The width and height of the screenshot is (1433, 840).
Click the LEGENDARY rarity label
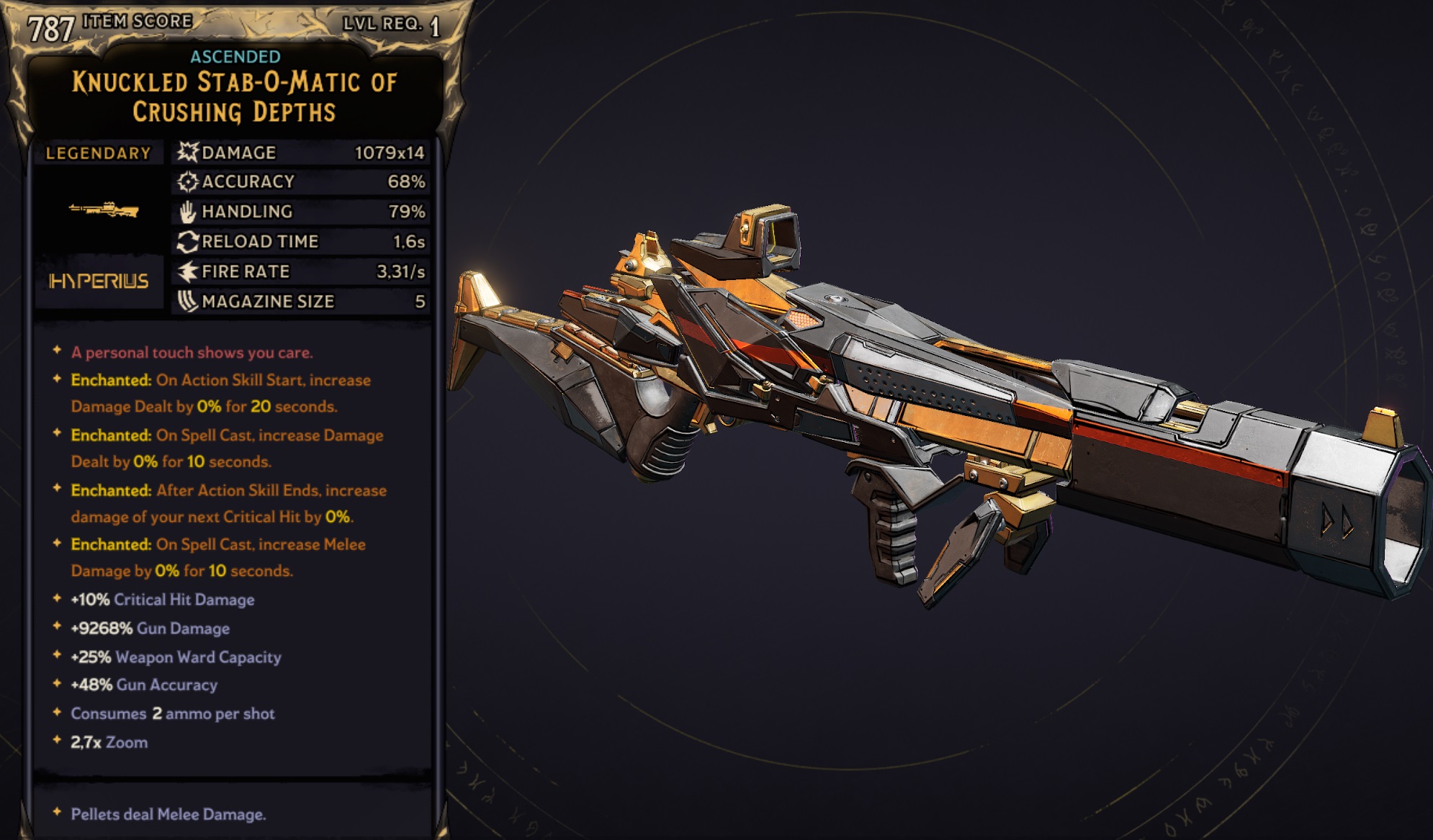click(99, 152)
